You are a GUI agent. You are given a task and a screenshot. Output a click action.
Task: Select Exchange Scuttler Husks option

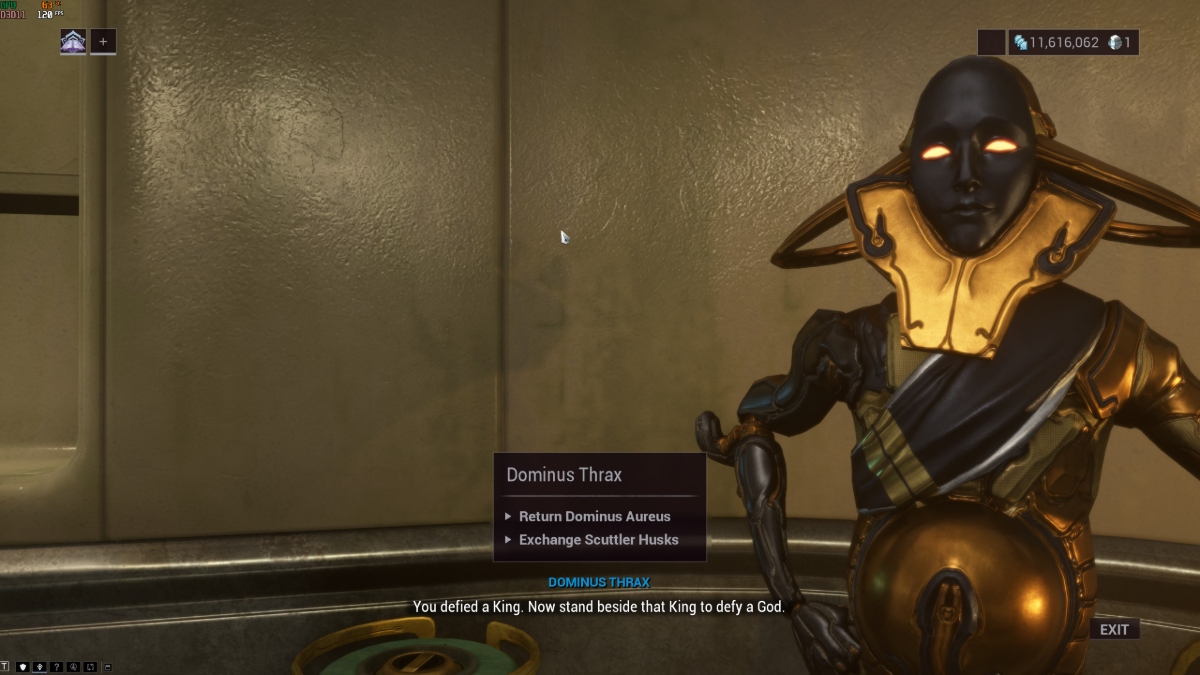click(598, 540)
